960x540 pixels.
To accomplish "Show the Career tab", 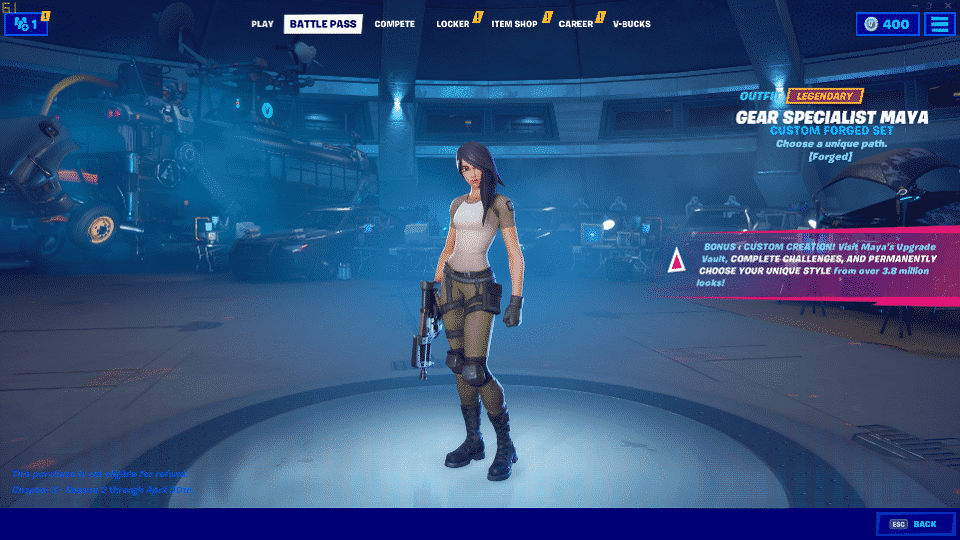I will pyautogui.click(x=576, y=24).
